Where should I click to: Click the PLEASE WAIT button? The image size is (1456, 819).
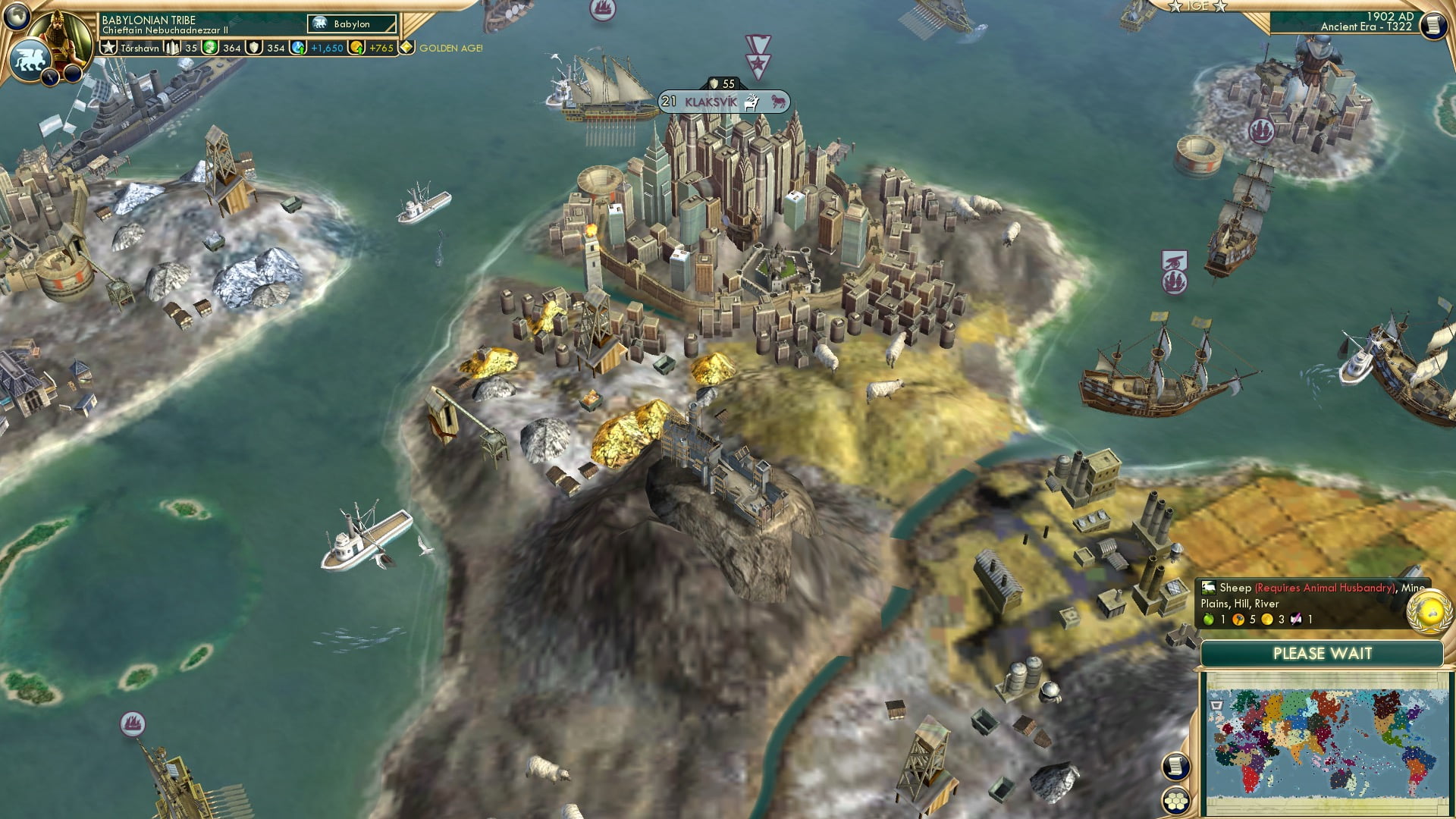1323,653
